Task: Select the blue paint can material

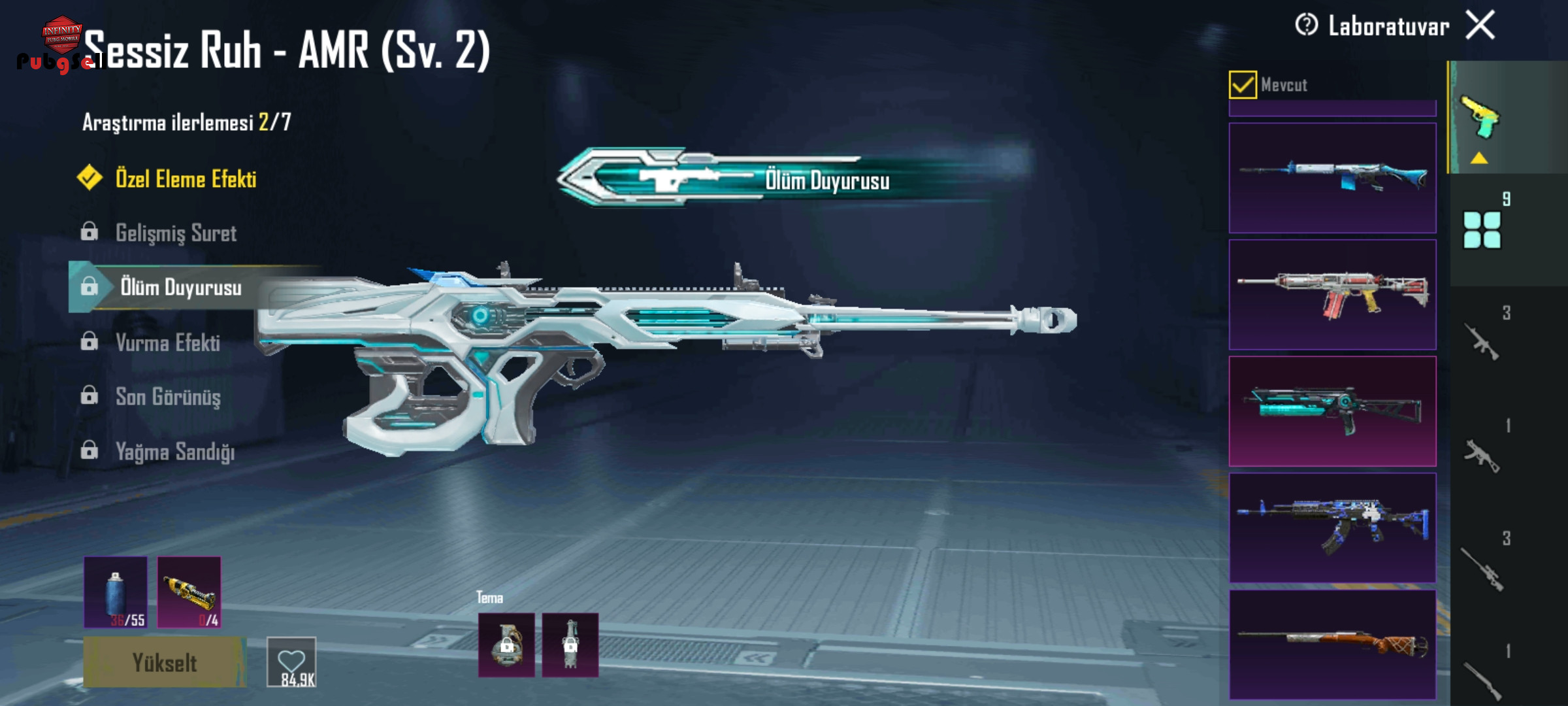Action: 116,592
